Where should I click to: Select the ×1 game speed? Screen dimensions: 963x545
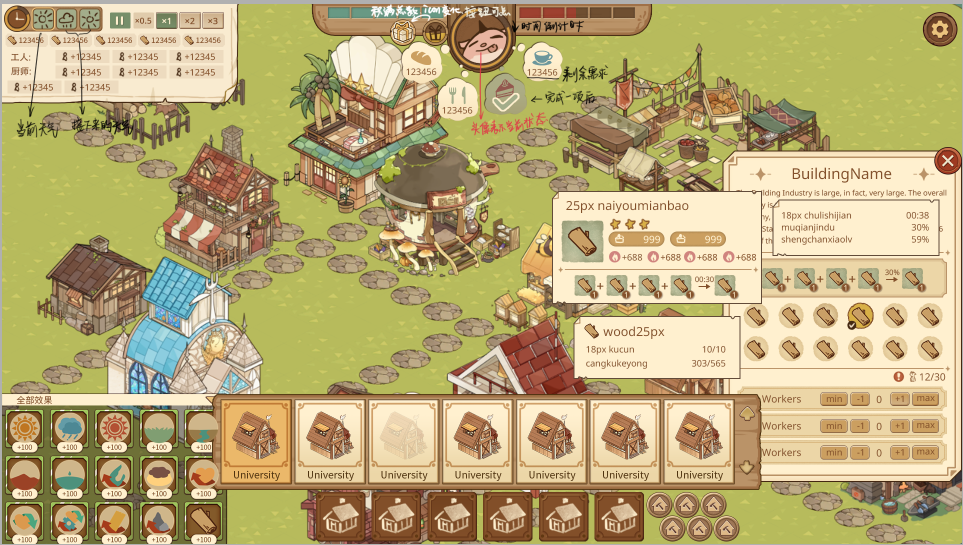tap(167, 20)
